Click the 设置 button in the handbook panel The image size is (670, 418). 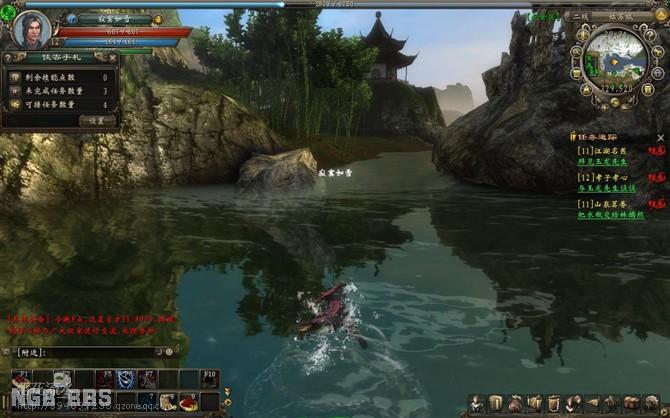[x=97, y=120]
